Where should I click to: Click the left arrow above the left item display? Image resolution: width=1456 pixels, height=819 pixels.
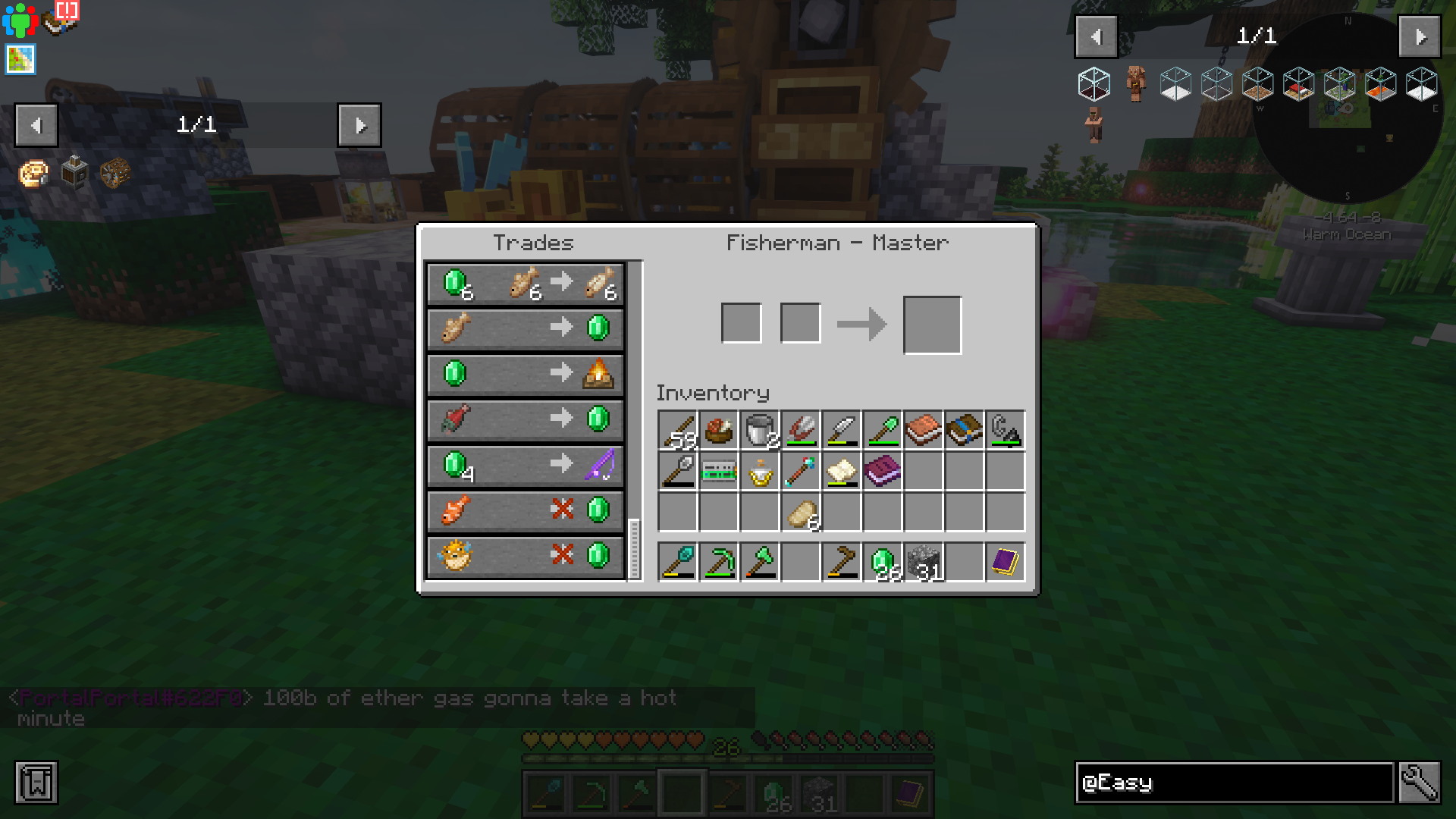[x=36, y=125]
